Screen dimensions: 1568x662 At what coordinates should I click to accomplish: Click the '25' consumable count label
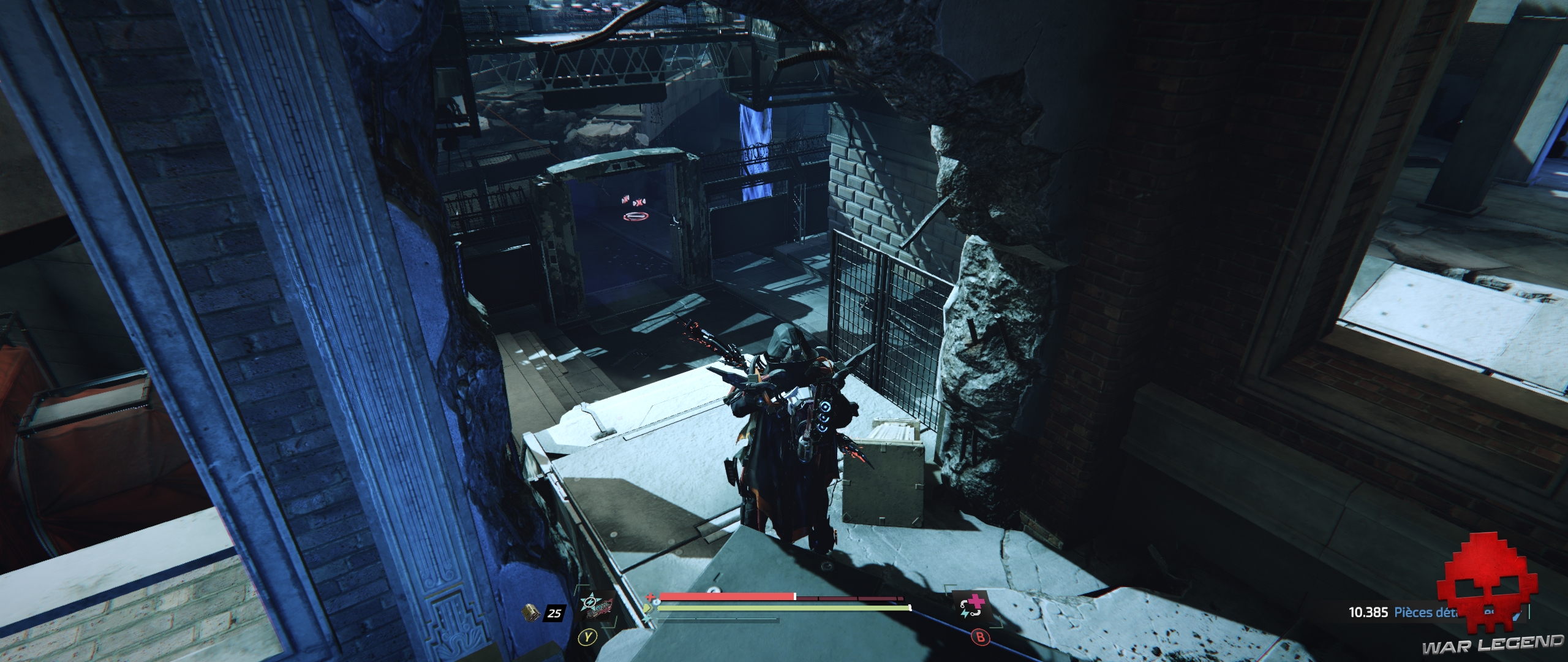point(554,613)
